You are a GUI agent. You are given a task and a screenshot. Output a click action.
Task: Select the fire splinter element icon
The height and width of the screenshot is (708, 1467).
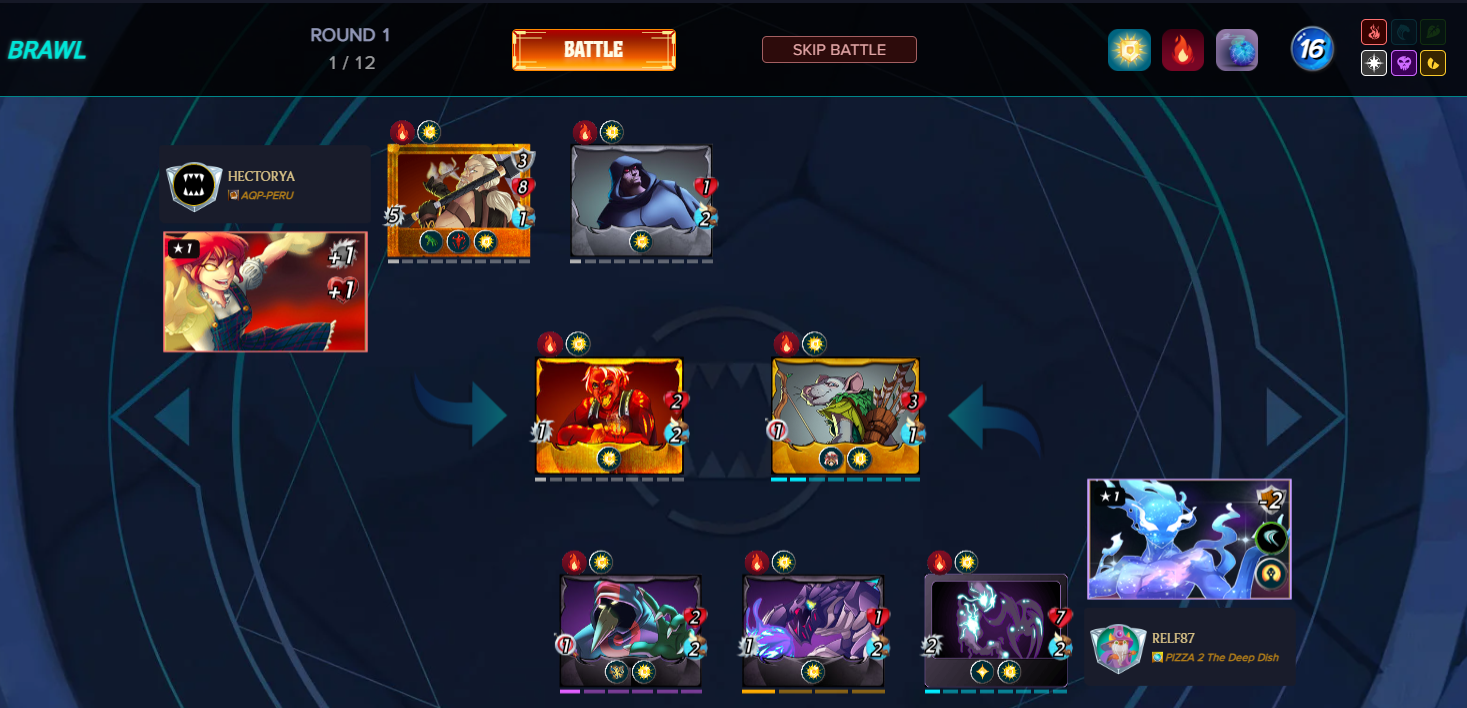(x=1374, y=32)
